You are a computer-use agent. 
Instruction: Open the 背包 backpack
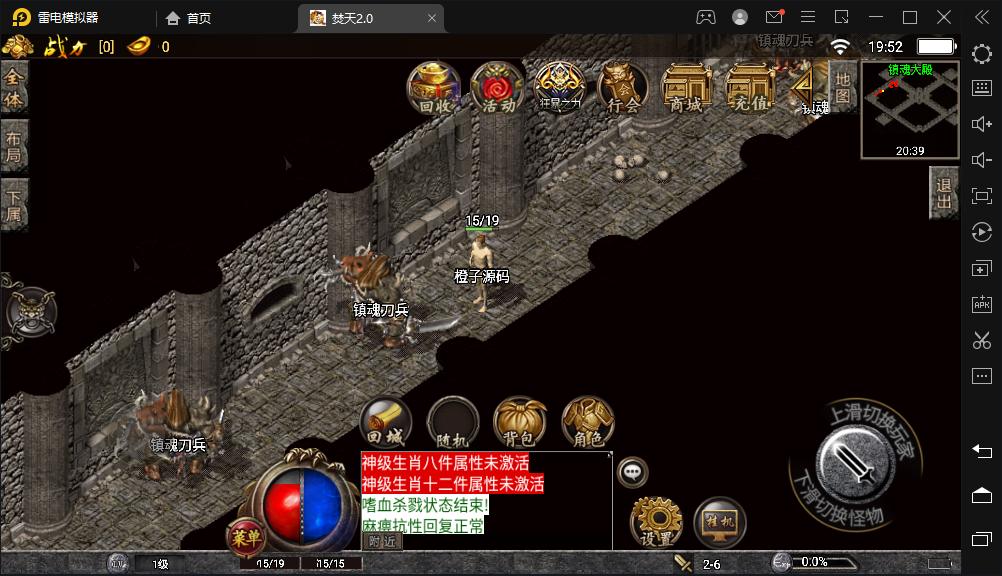click(x=520, y=422)
